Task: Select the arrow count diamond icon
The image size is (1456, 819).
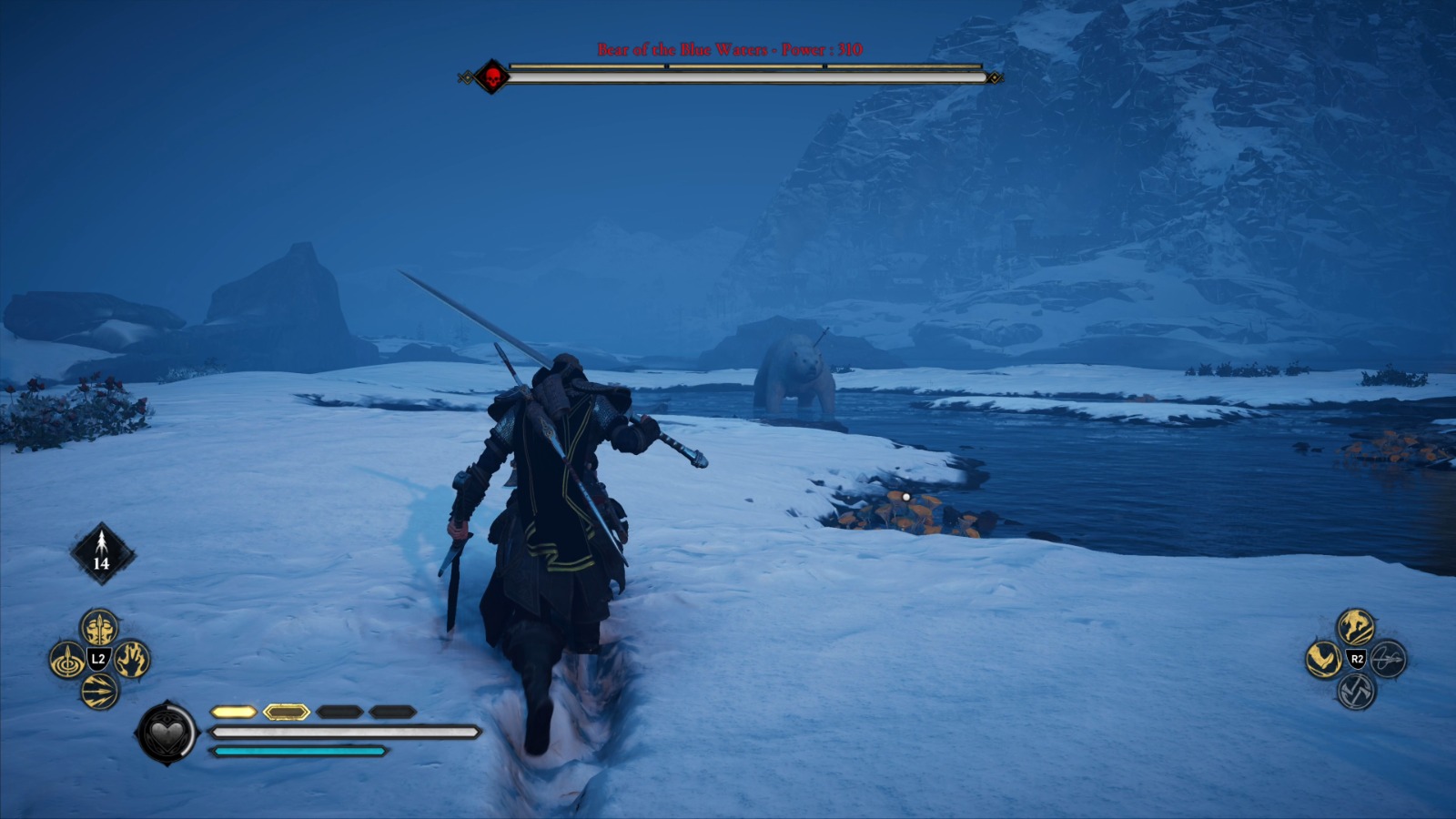Action: [100, 552]
